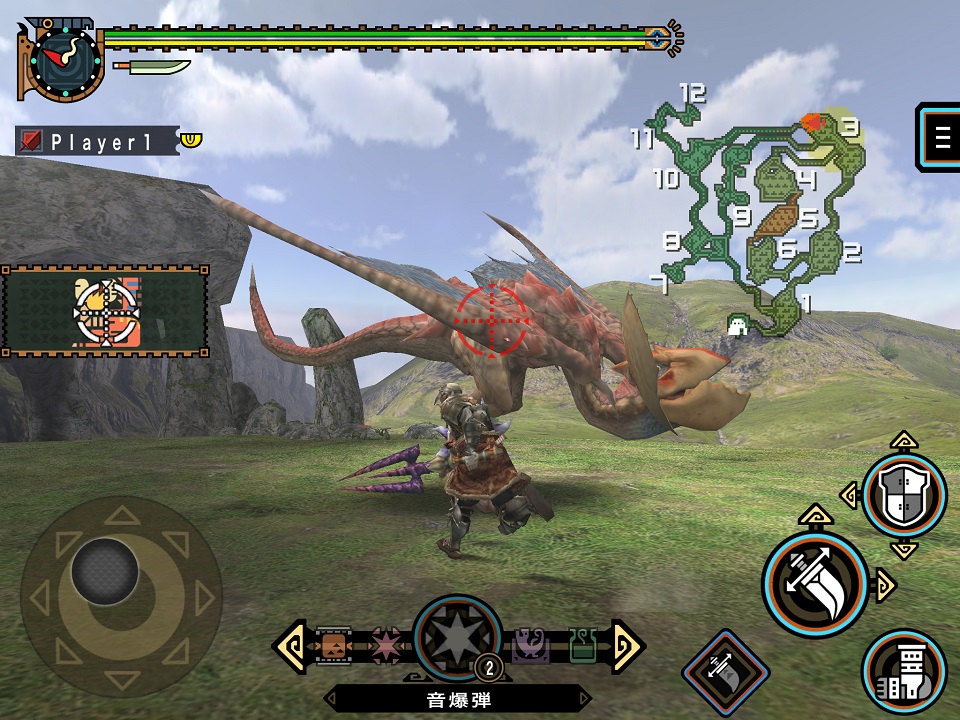This screenshot has height=720, width=960.
Task: Tap the up arrow above the shield button
Action: pos(903,440)
